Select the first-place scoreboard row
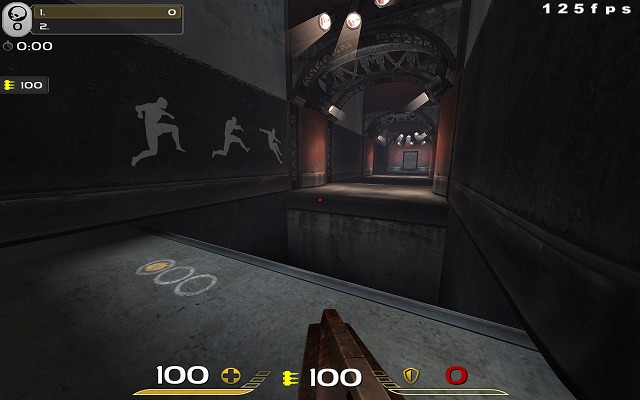The height and width of the screenshot is (400, 640). pyautogui.click(x=107, y=13)
